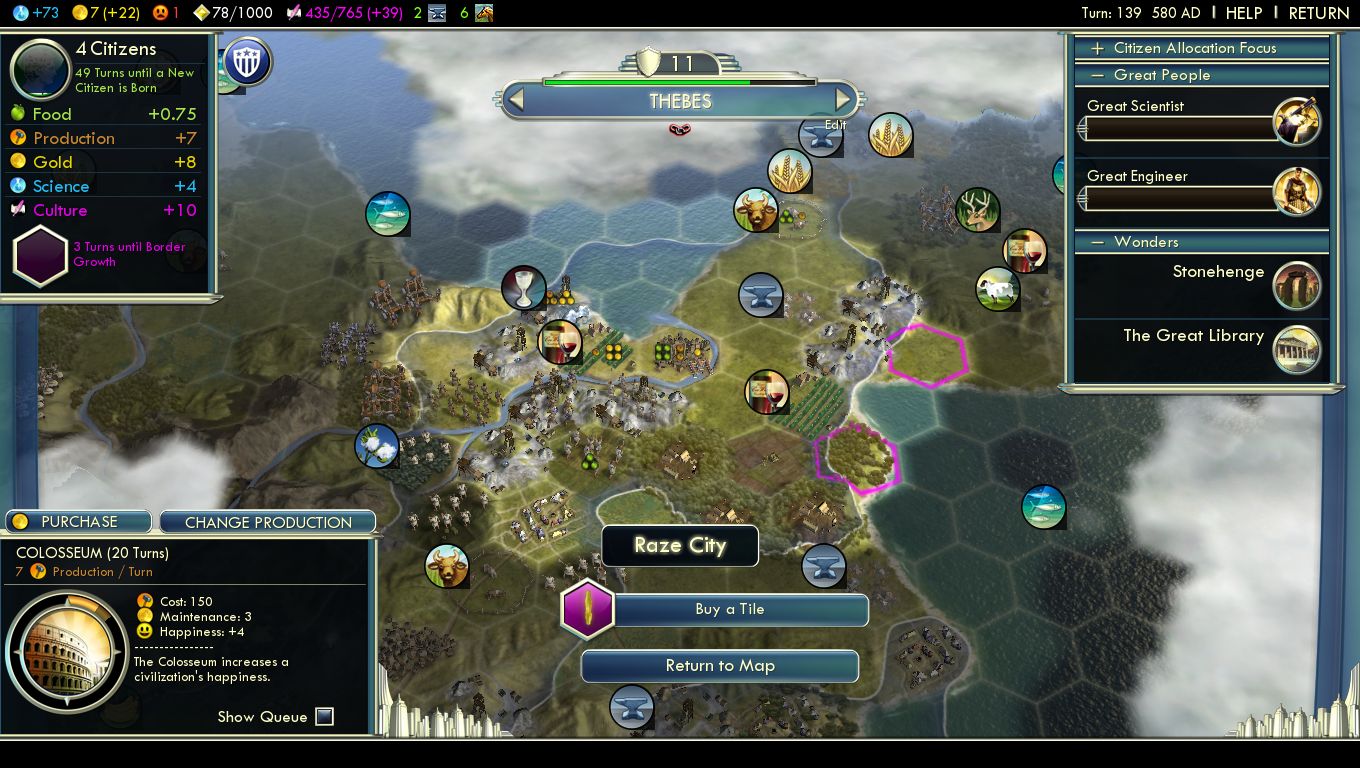Go to the next city arrow
1360x768 pixels.
843,100
